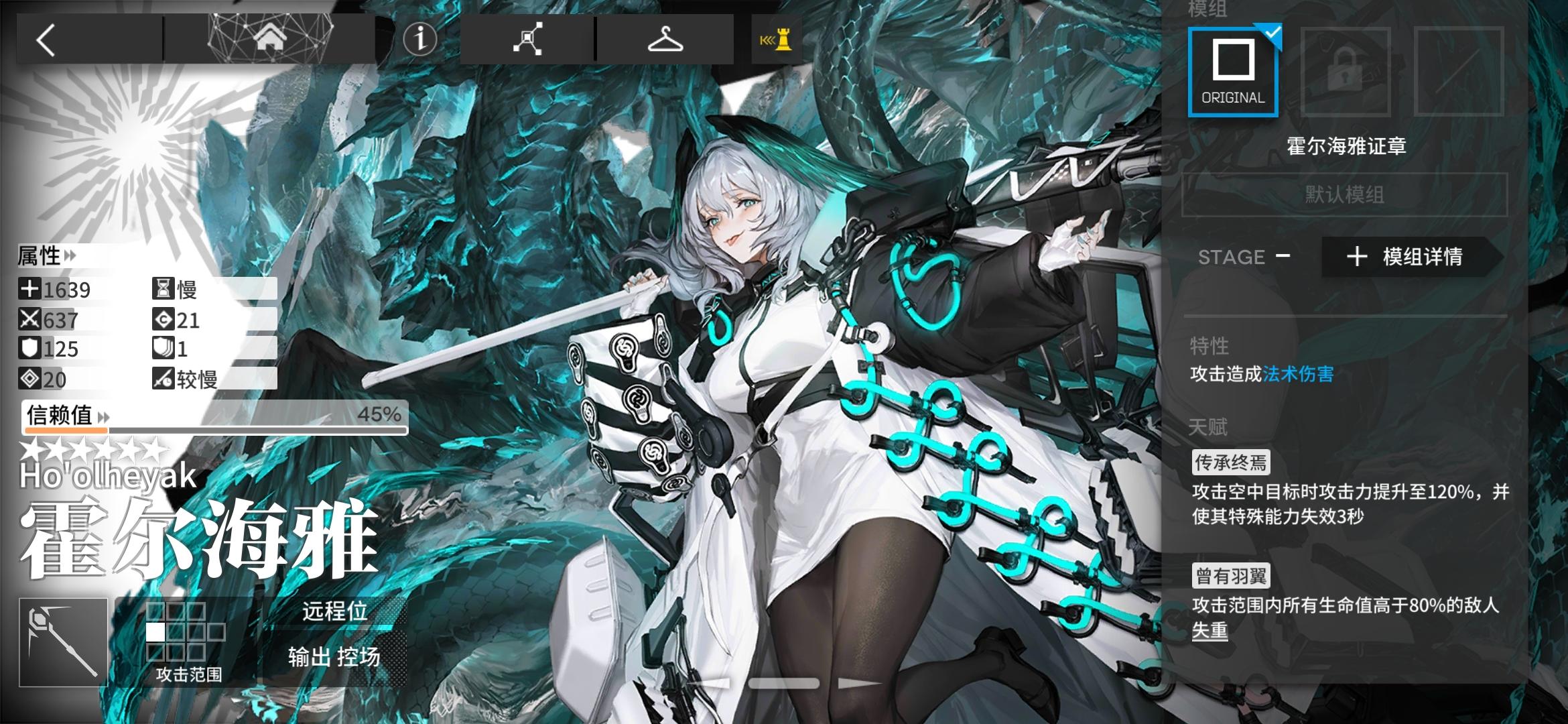Expand the 属性 attributes section arrow
Screen dimensions: 1568x724
click(70, 256)
